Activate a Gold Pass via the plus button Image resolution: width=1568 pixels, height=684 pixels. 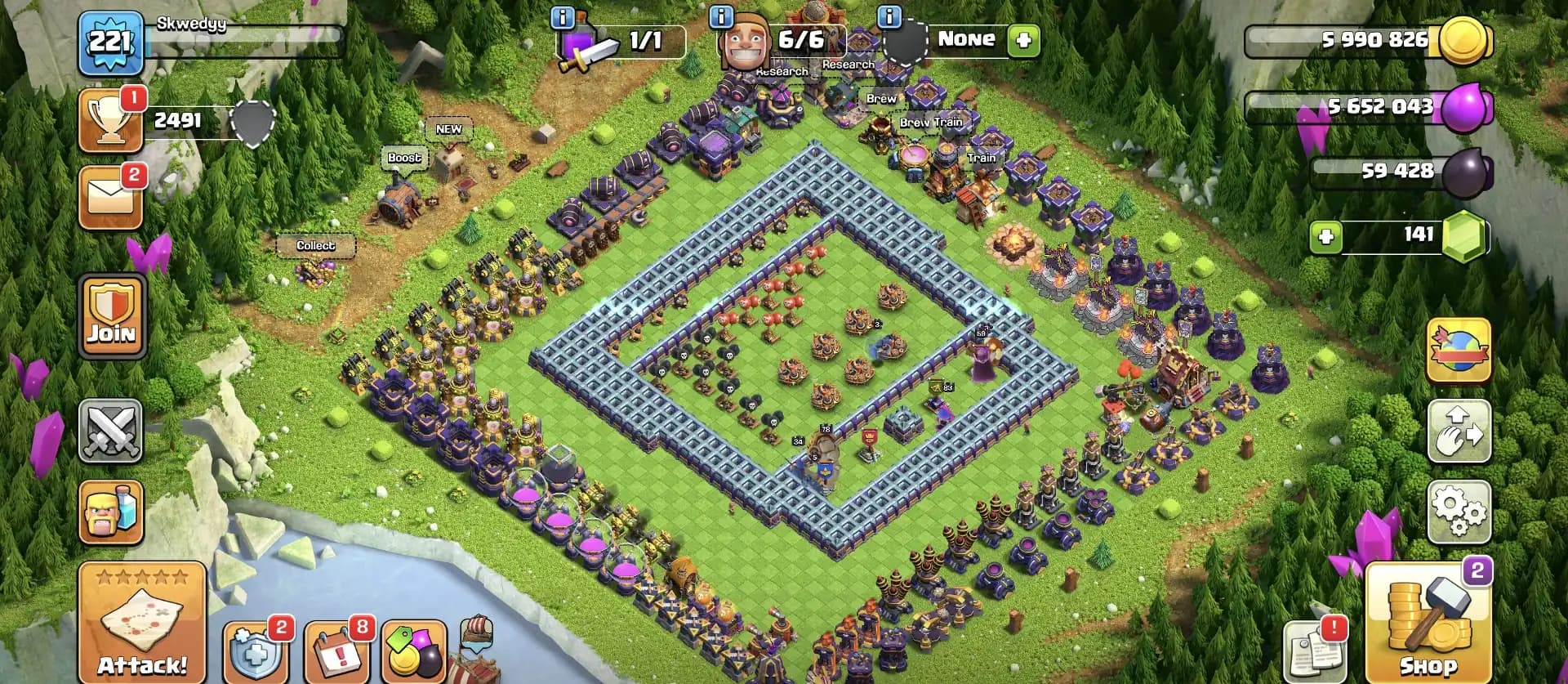[1023, 39]
